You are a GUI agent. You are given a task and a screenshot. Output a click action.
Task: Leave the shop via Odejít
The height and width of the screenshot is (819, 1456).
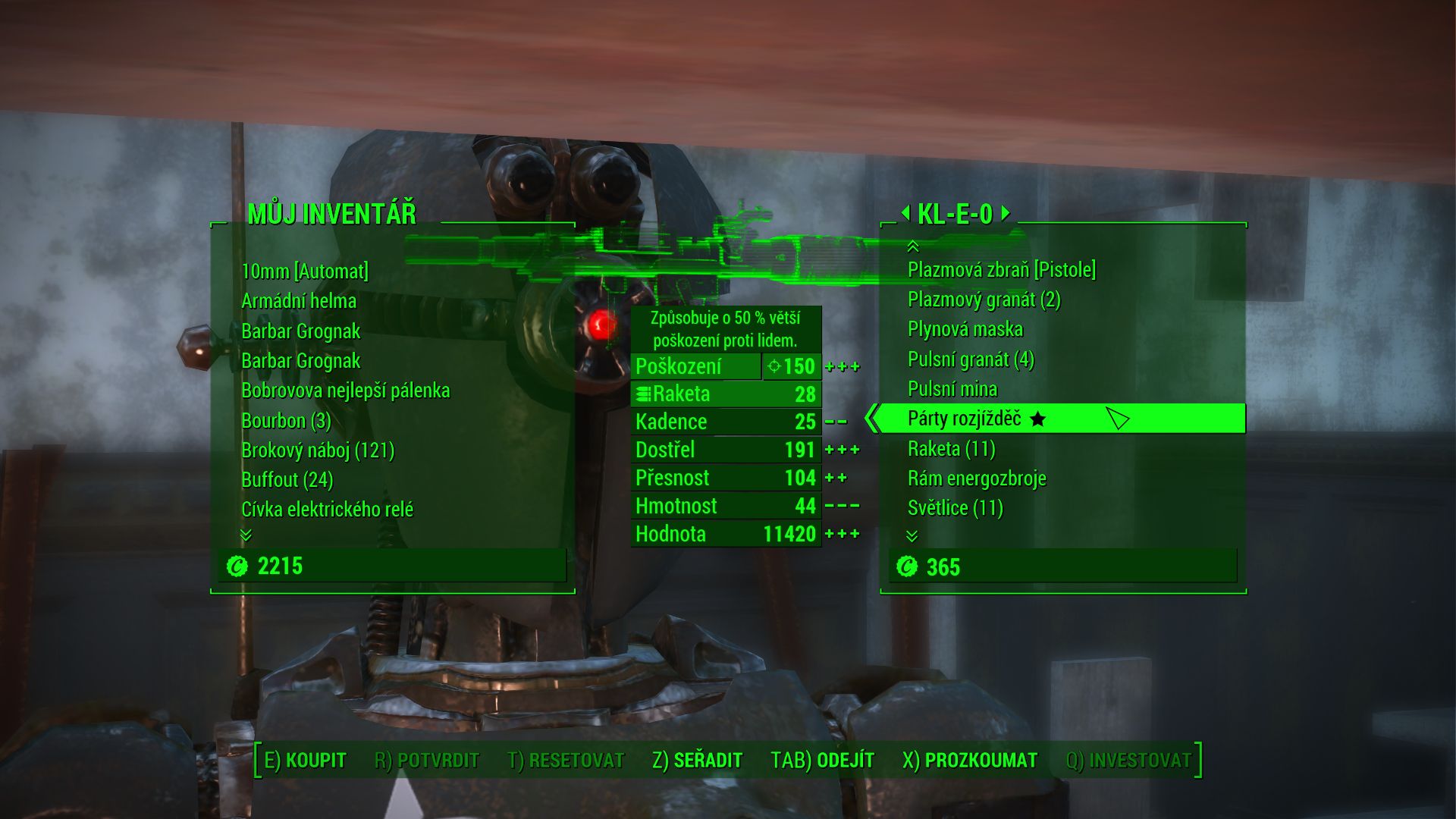pyautogui.click(x=822, y=760)
